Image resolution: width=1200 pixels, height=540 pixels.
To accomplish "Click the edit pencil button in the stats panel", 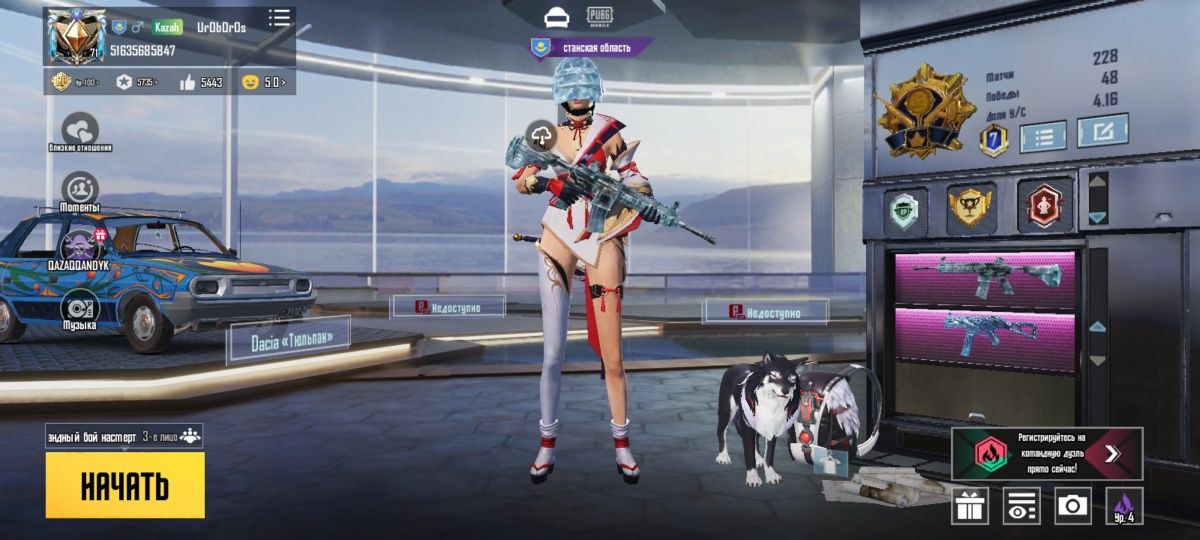I will 1102,131.
